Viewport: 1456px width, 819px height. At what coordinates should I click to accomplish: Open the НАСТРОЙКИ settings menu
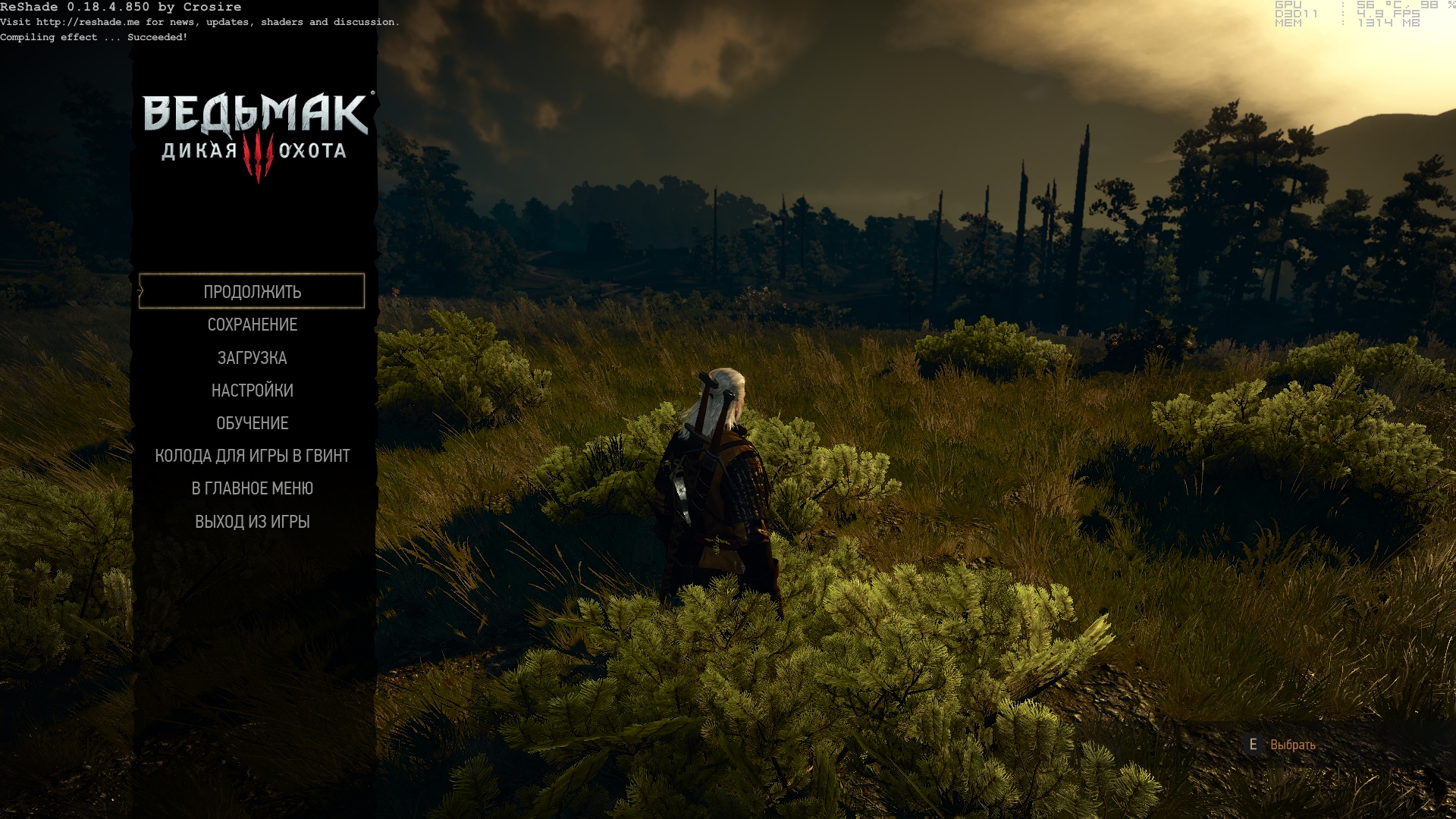pos(252,391)
